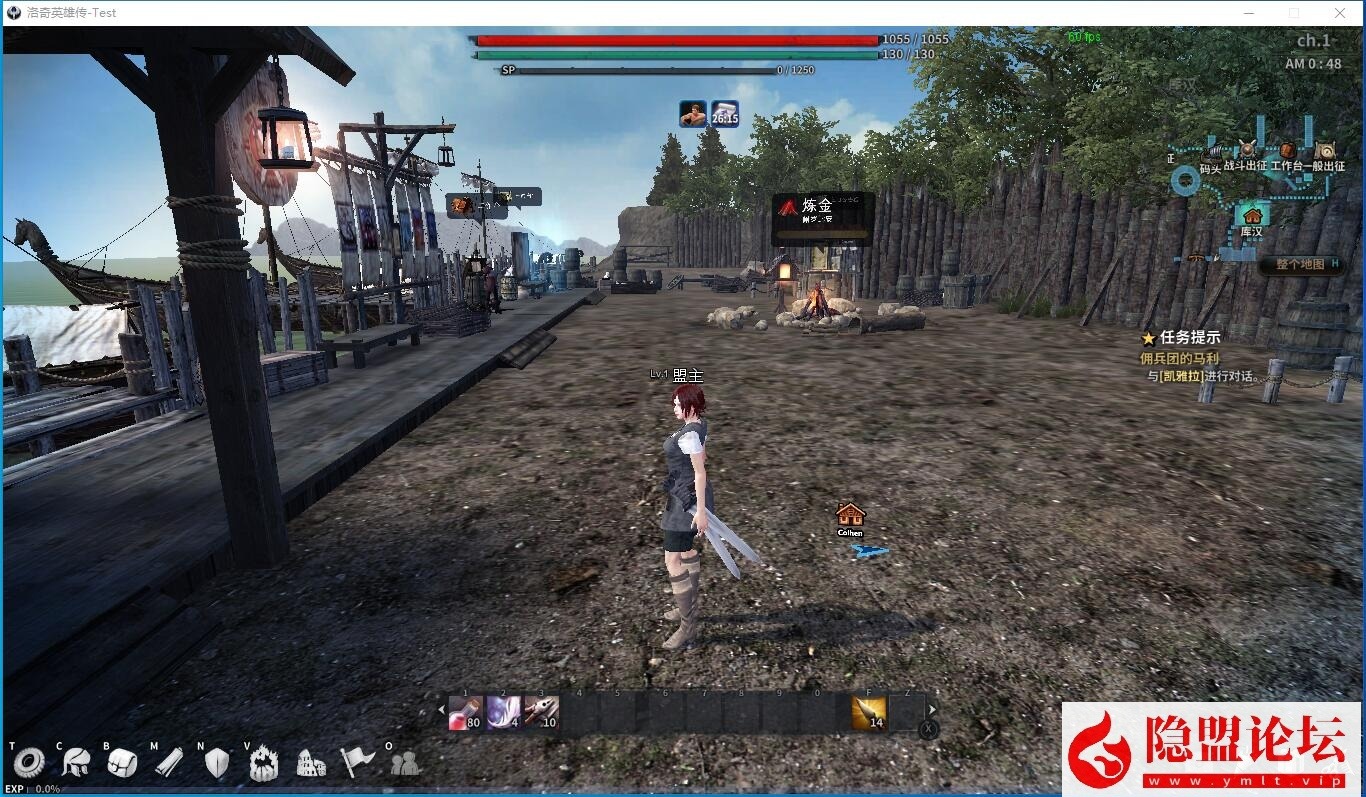Open the helmet character menu icon

click(x=75, y=763)
